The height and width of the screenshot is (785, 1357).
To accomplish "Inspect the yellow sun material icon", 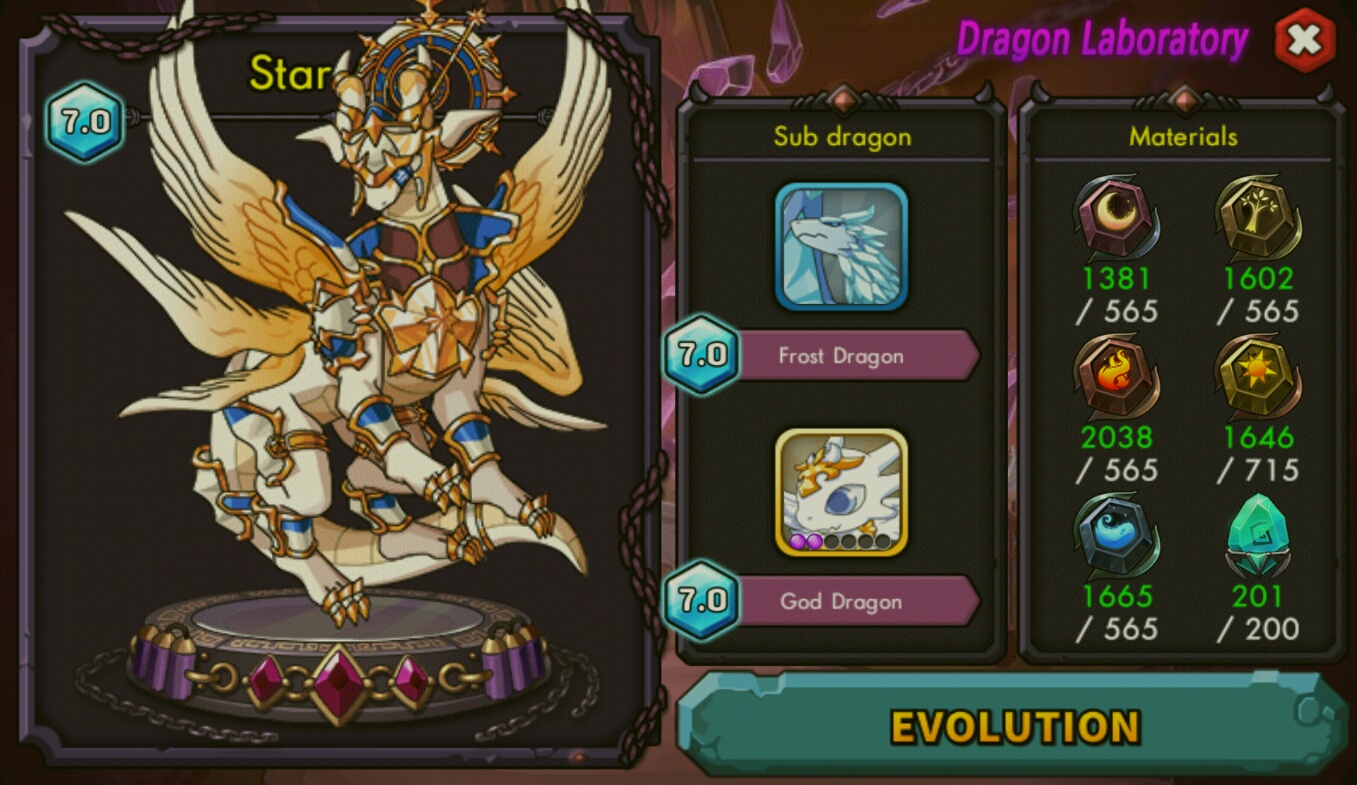I will pyautogui.click(x=1257, y=377).
